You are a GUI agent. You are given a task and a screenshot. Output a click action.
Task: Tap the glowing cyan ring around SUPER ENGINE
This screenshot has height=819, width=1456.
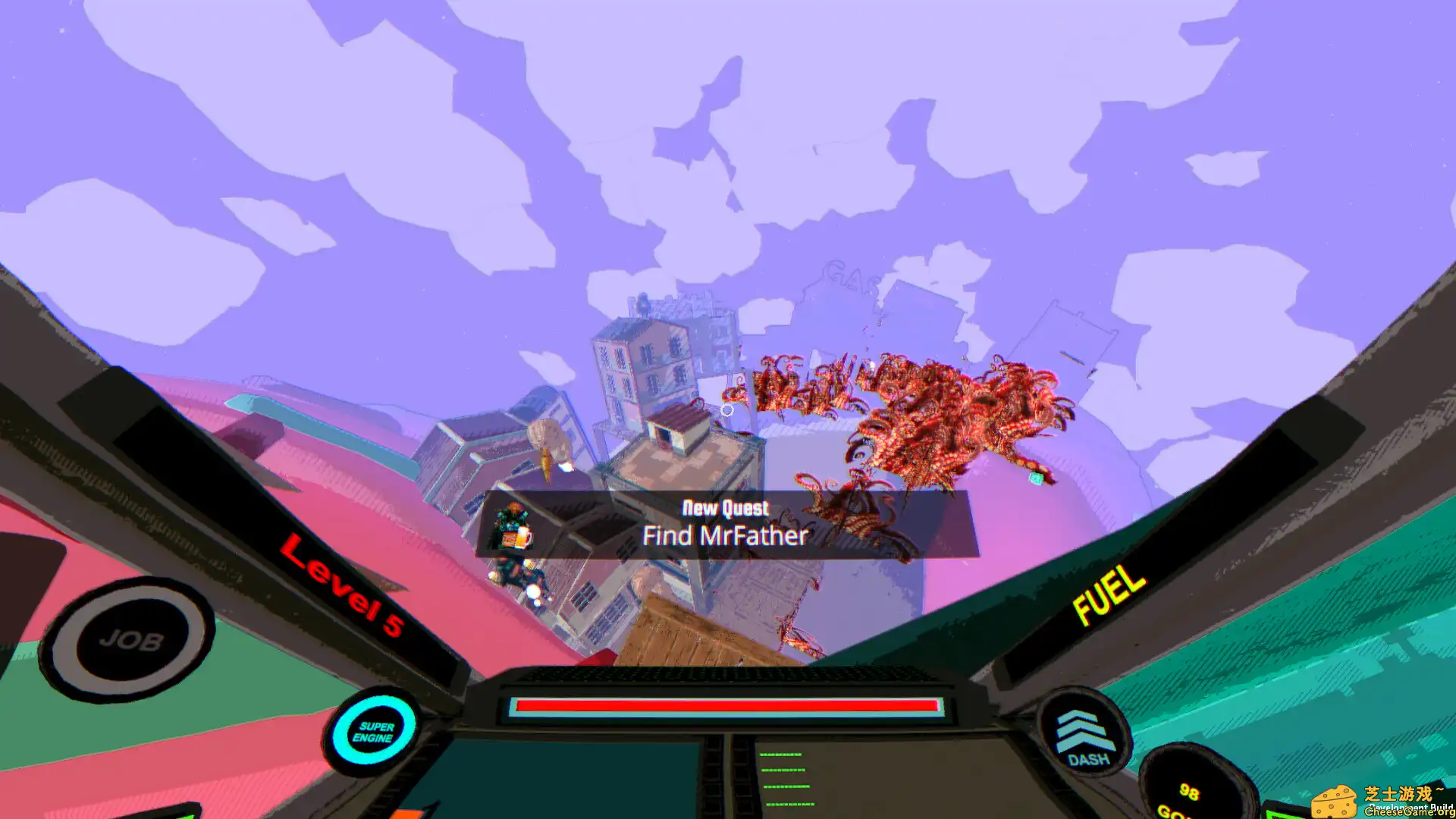(x=375, y=727)
